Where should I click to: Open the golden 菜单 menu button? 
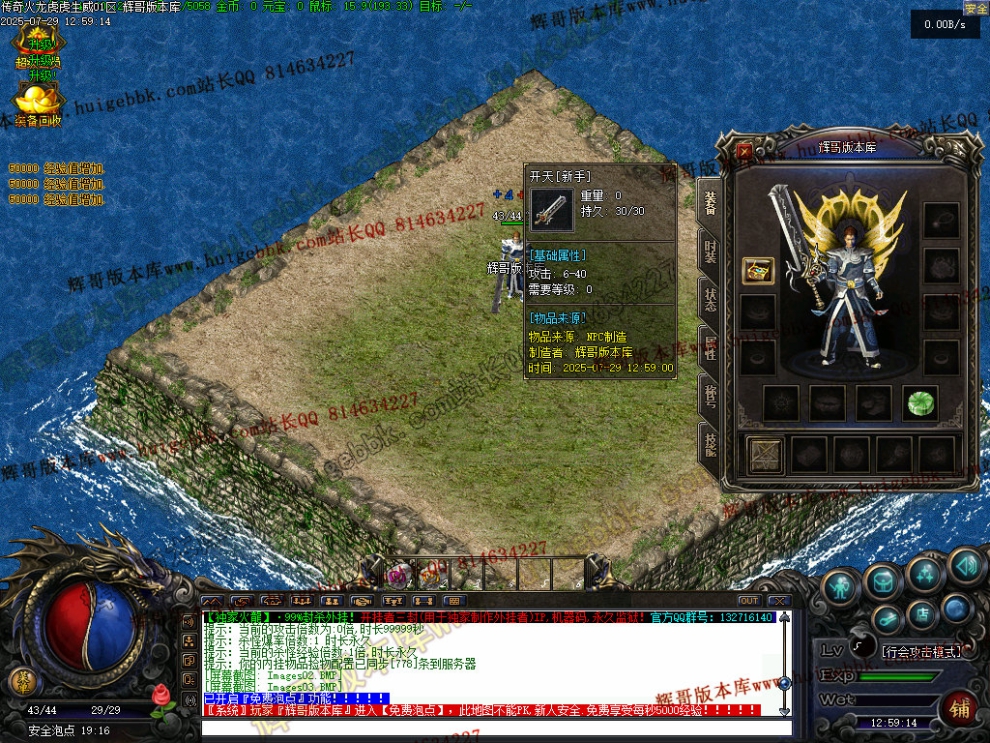20,682
